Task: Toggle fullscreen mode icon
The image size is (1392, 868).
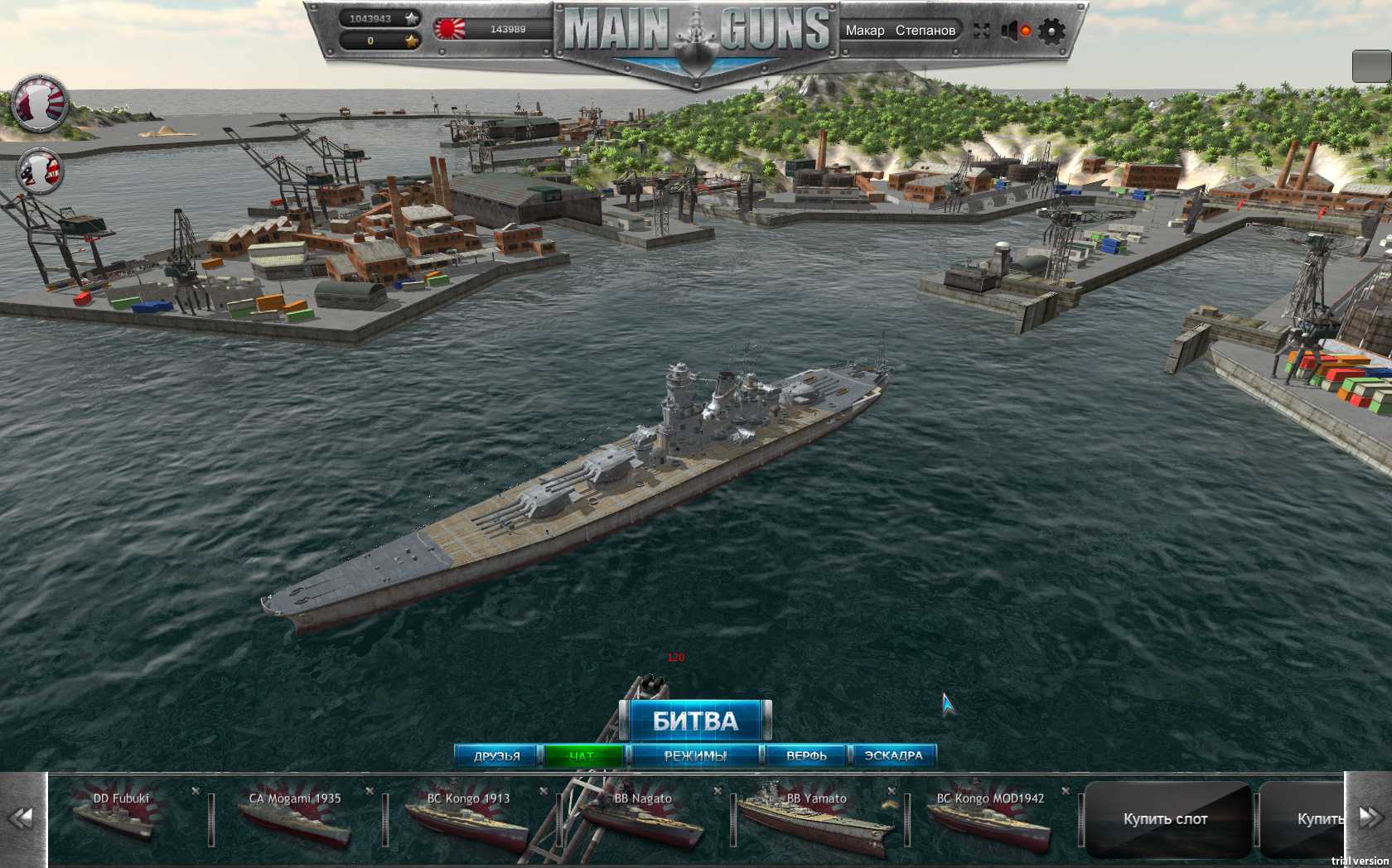Action: (982, 31)
